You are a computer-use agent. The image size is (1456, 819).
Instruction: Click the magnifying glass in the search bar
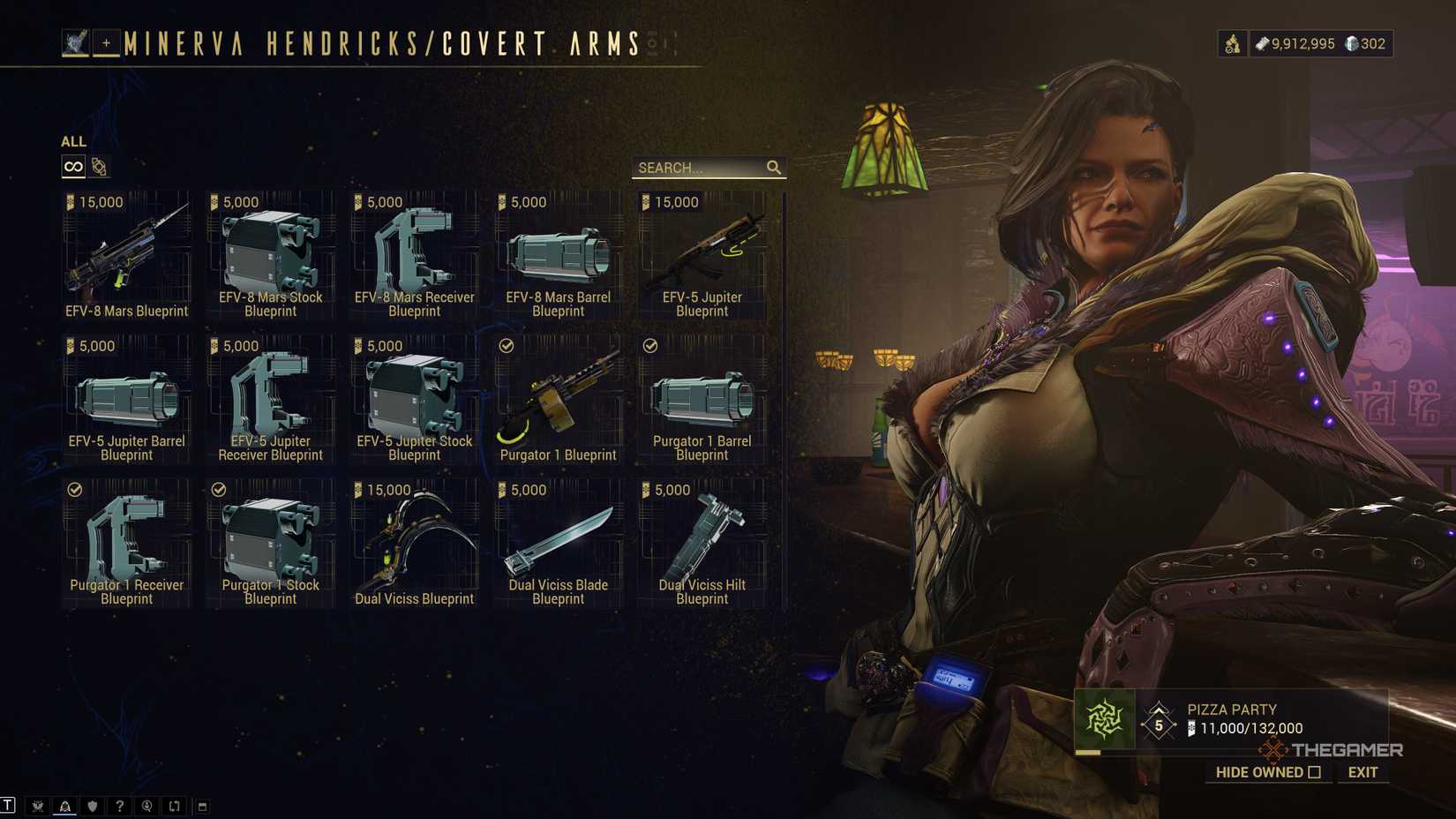[x=775, y=167]
